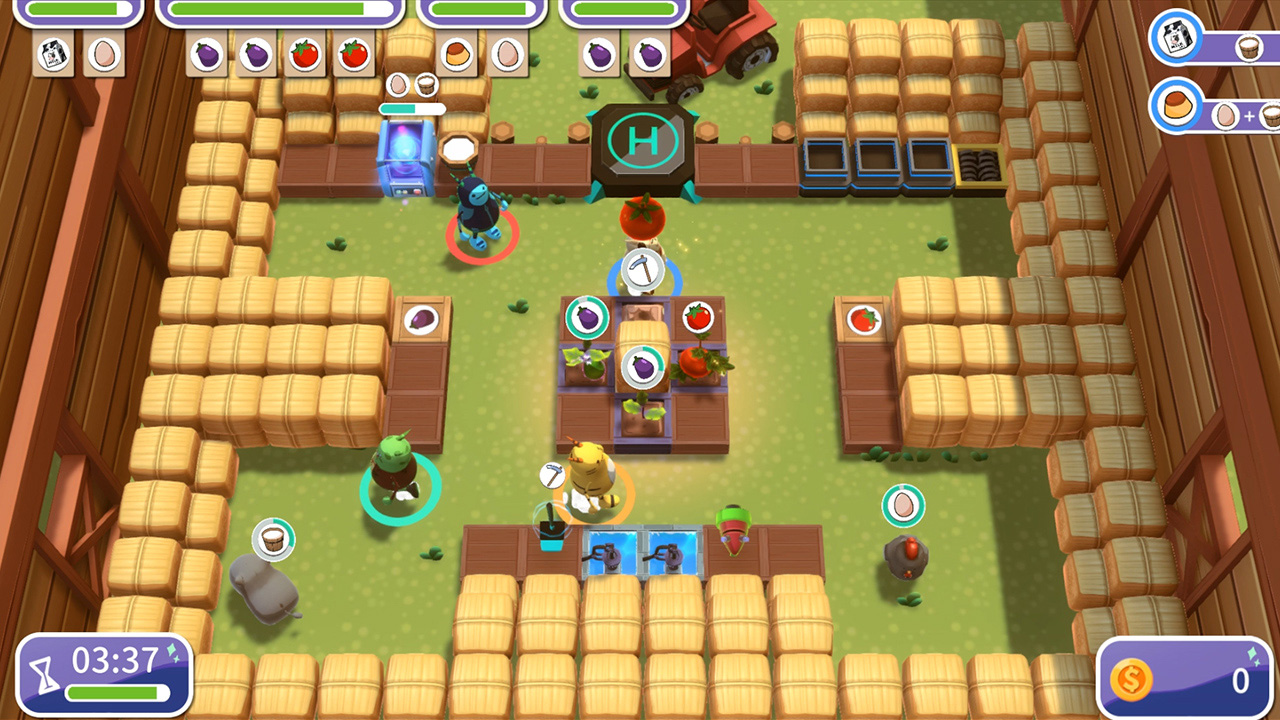Select the egg icon beside the pudding order
Image resolution: width=1280 pixels, height=720 pixels.
[508, 55]
